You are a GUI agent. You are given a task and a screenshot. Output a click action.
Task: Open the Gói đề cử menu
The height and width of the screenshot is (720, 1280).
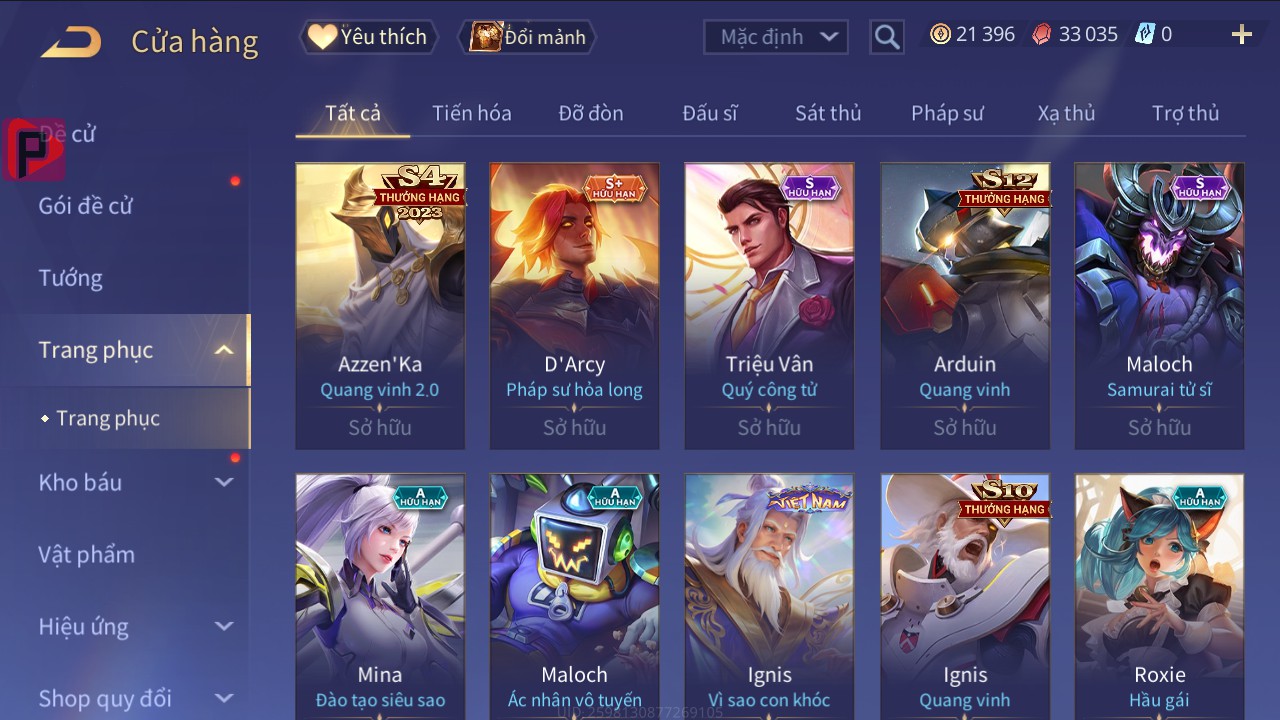[86, 206]
